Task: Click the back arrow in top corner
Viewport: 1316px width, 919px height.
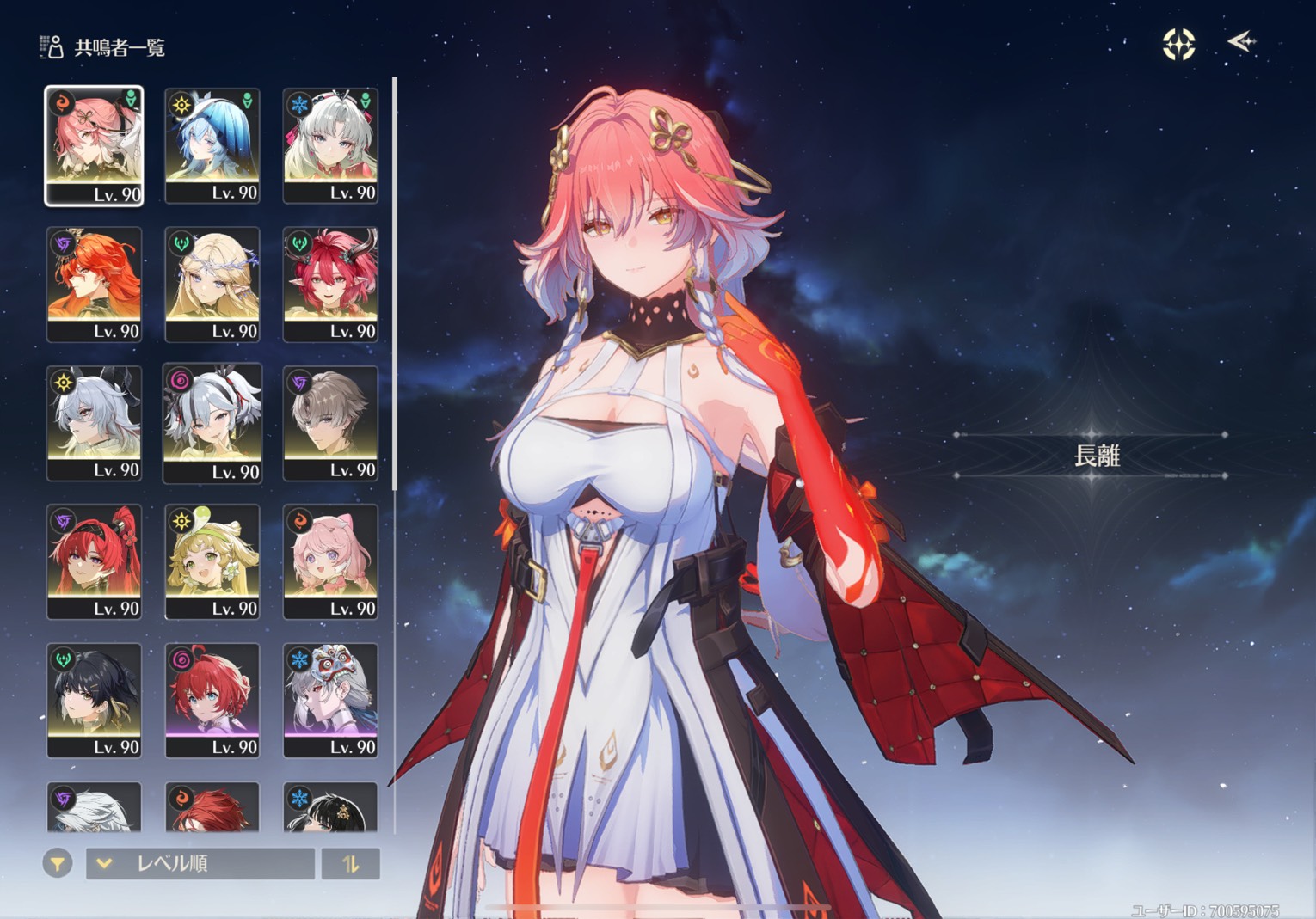Action: (x=1241, y=41)
